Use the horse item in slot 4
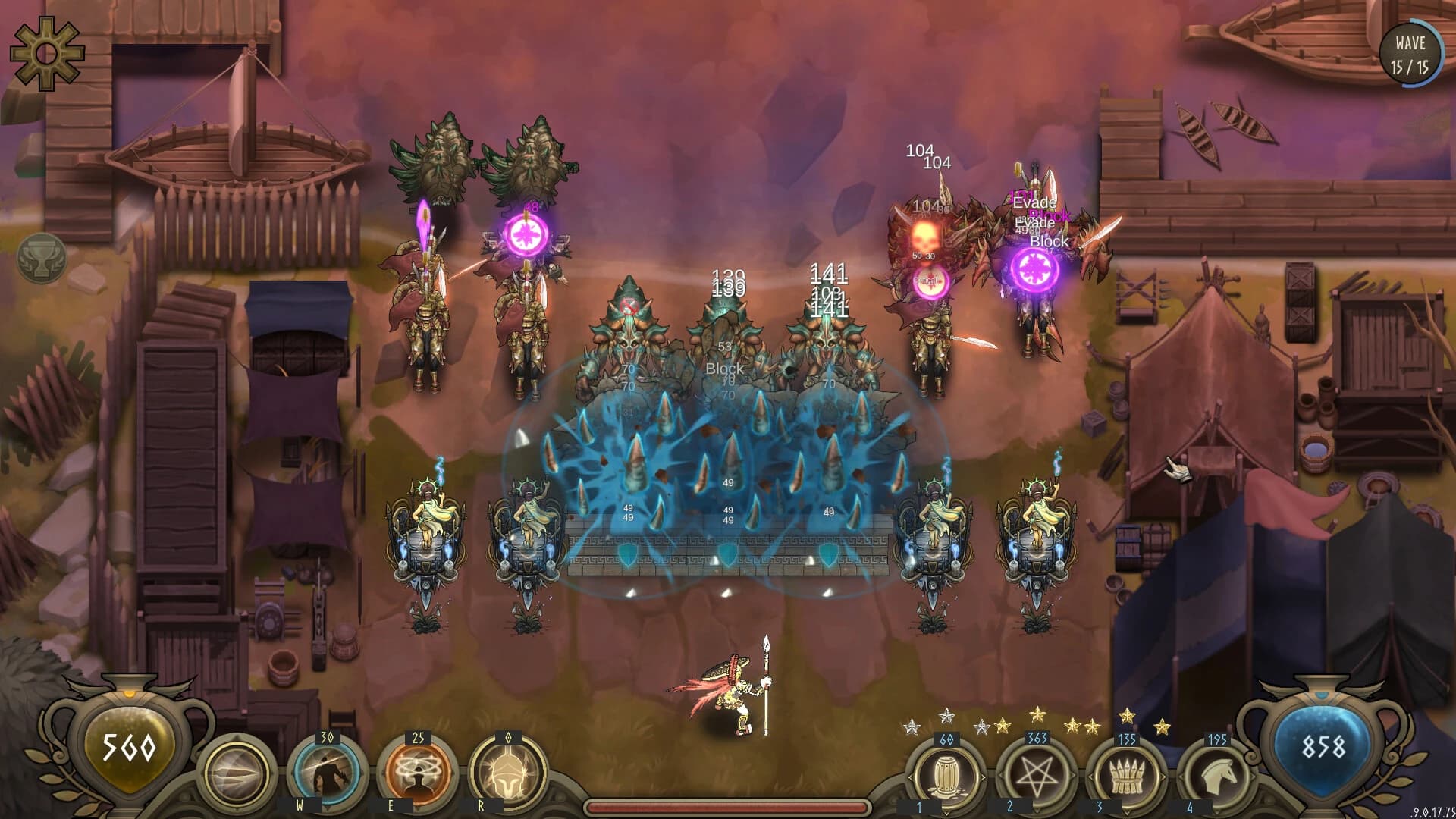This screenshot has width=1456, height=819. [1219, 775]
